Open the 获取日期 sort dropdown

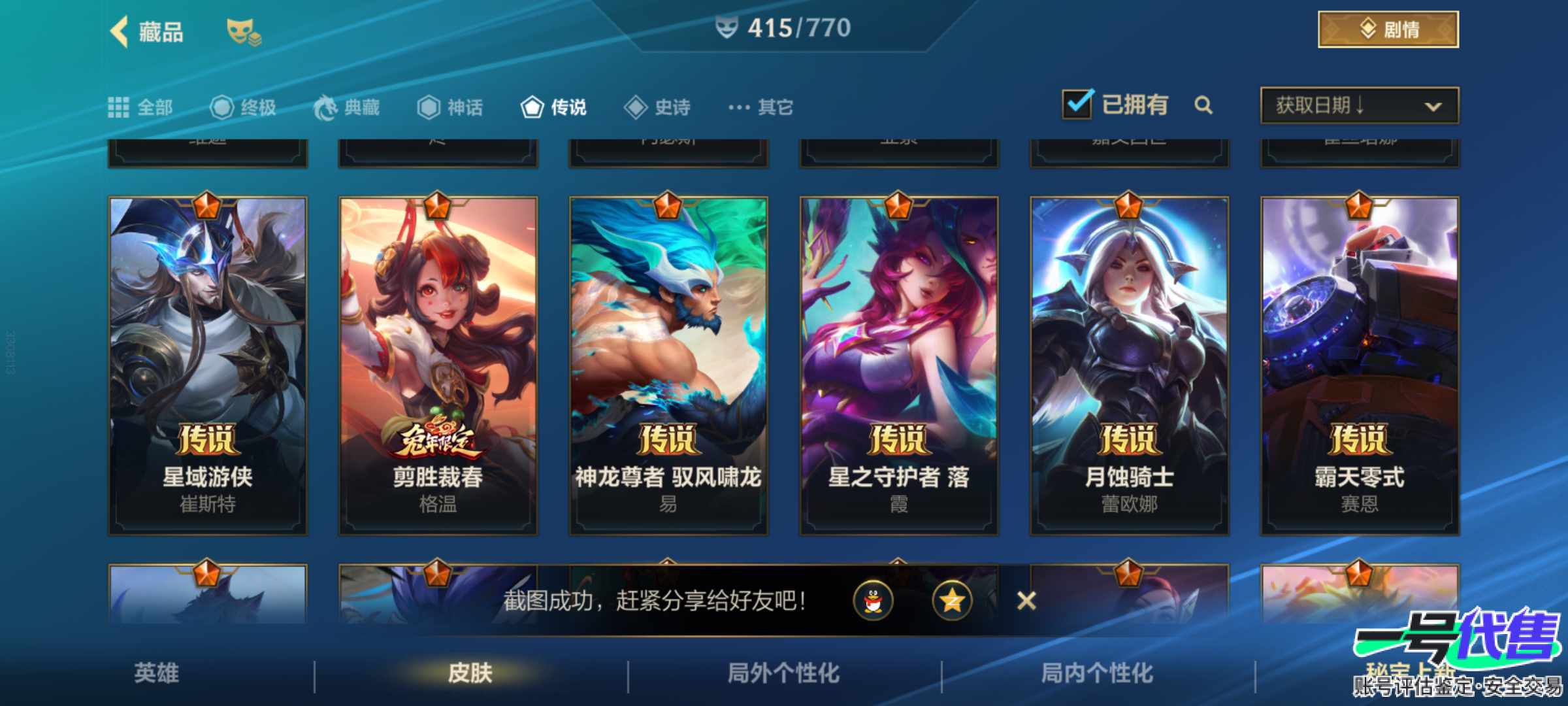coord(1358,106)
